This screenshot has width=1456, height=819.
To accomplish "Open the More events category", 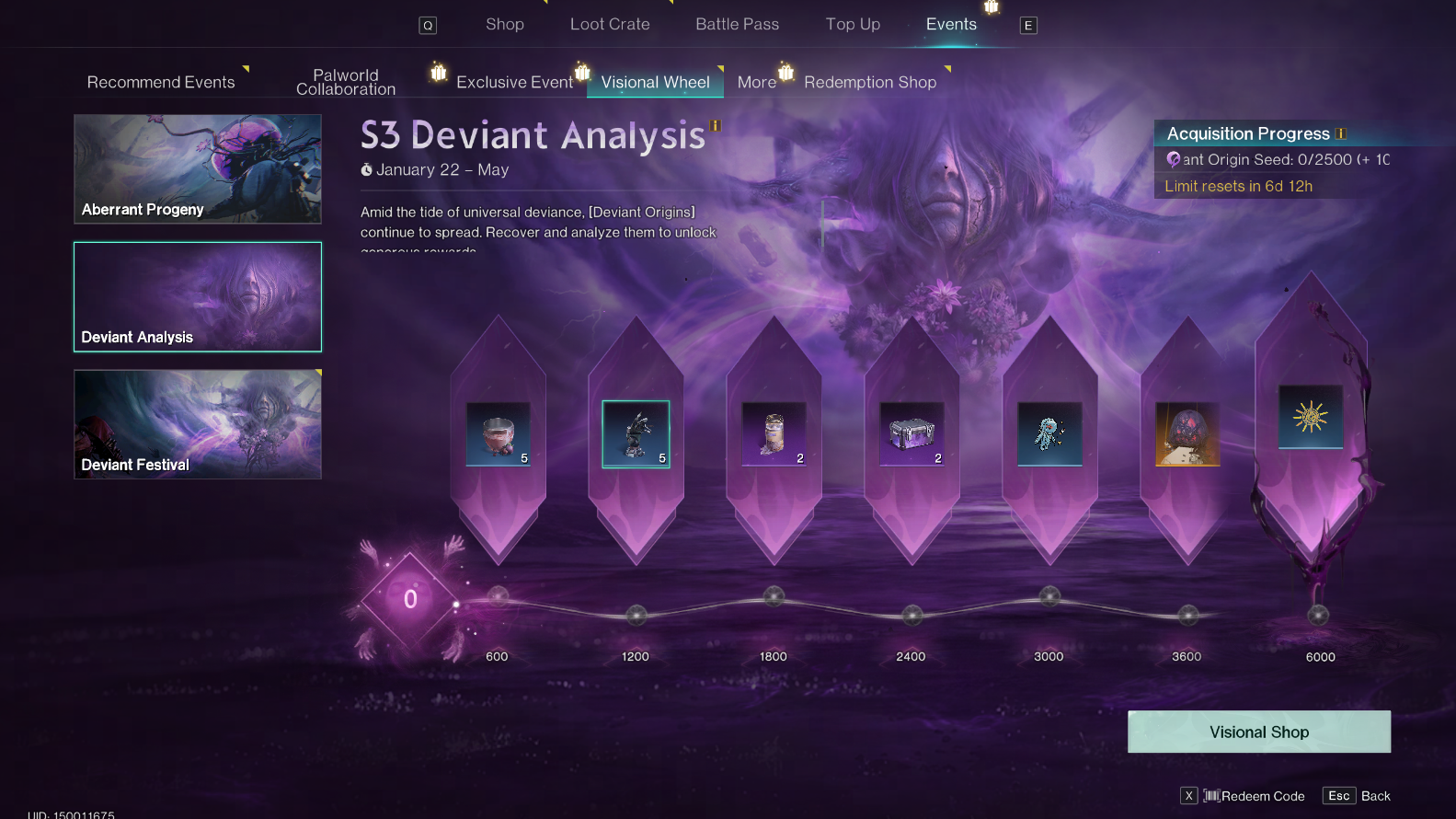I will pyautogui.click(x=757, y=82).
